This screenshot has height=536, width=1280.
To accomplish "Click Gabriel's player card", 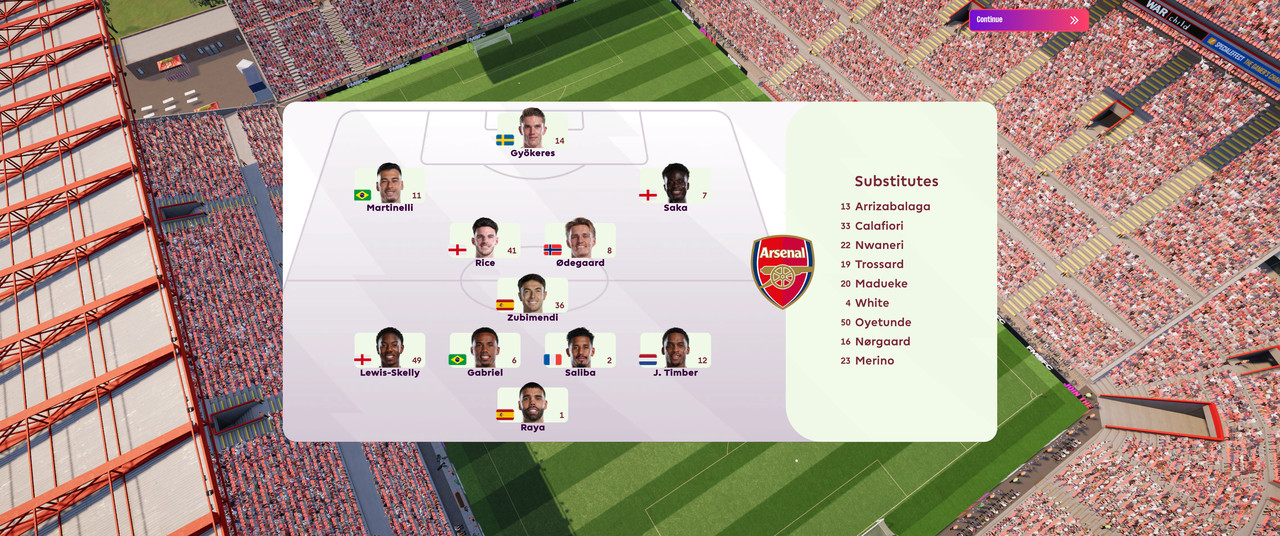I will point(485,353).
